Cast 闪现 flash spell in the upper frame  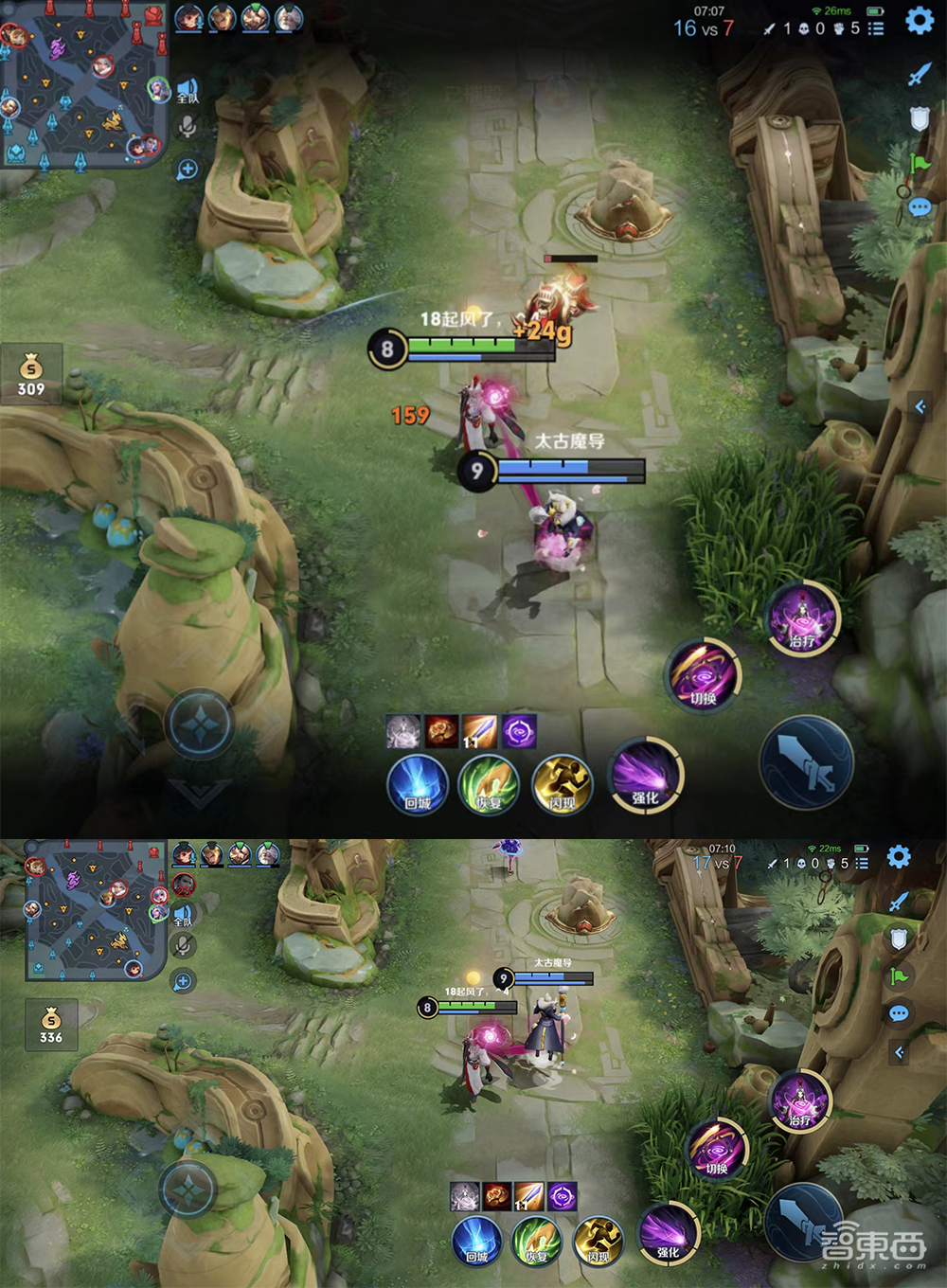(563, 785)
